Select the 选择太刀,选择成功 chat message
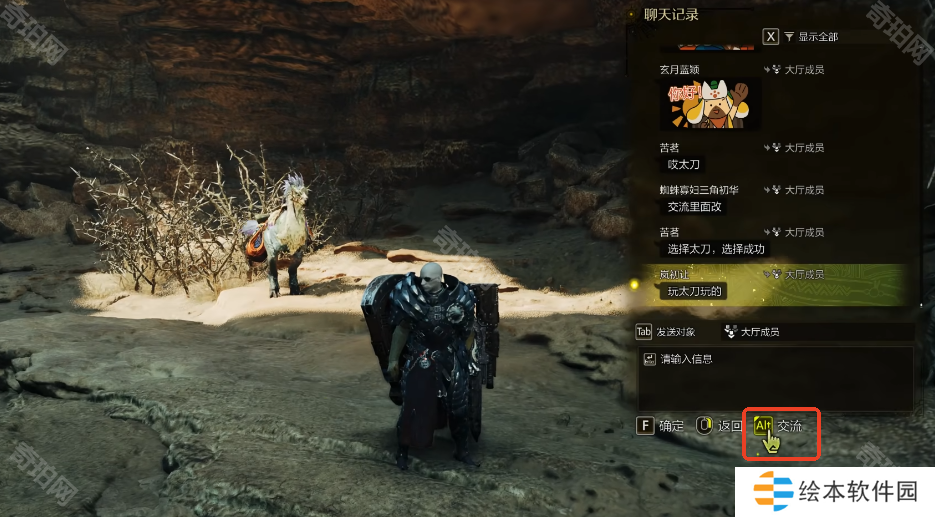 pos(714,249)
